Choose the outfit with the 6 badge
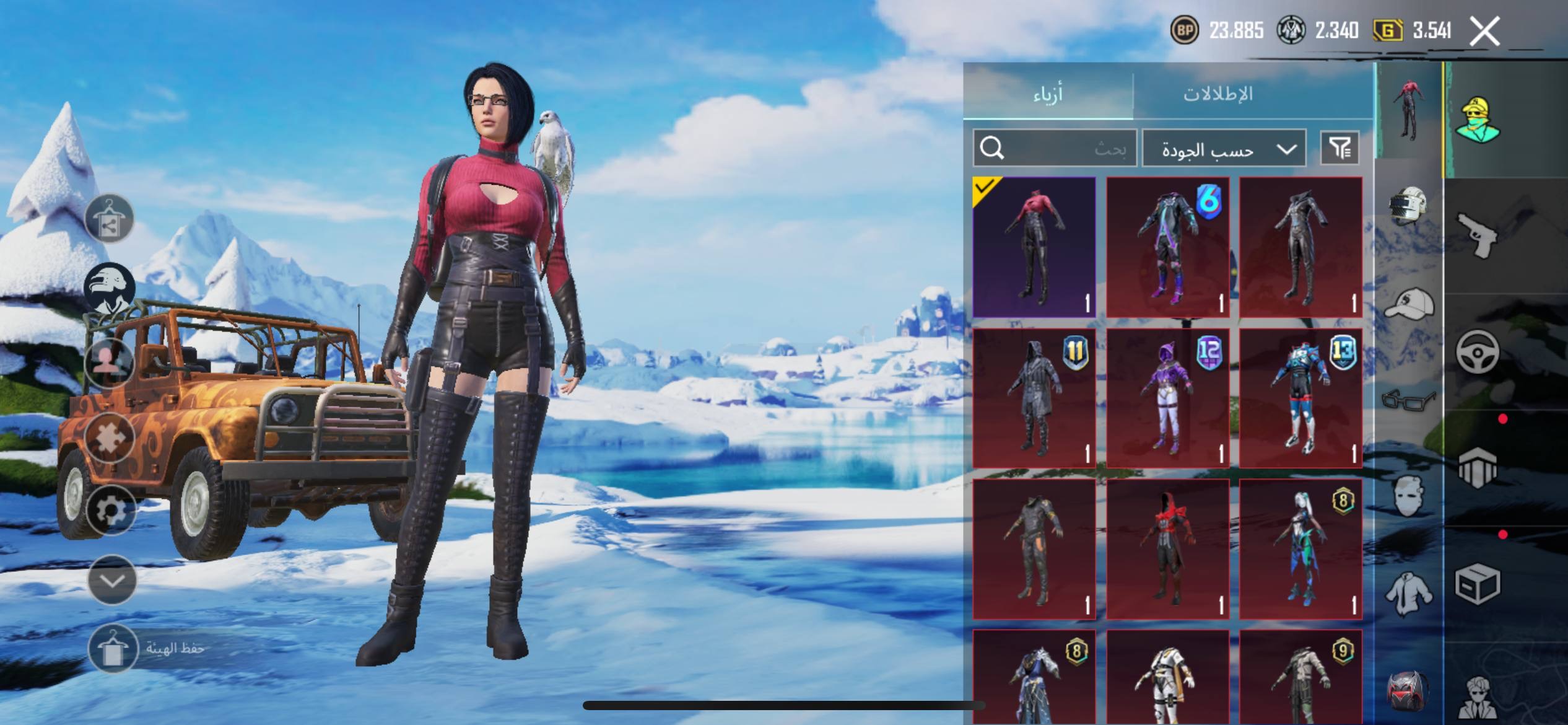This screenshot has height=725, width=1568. [1168, 247]
